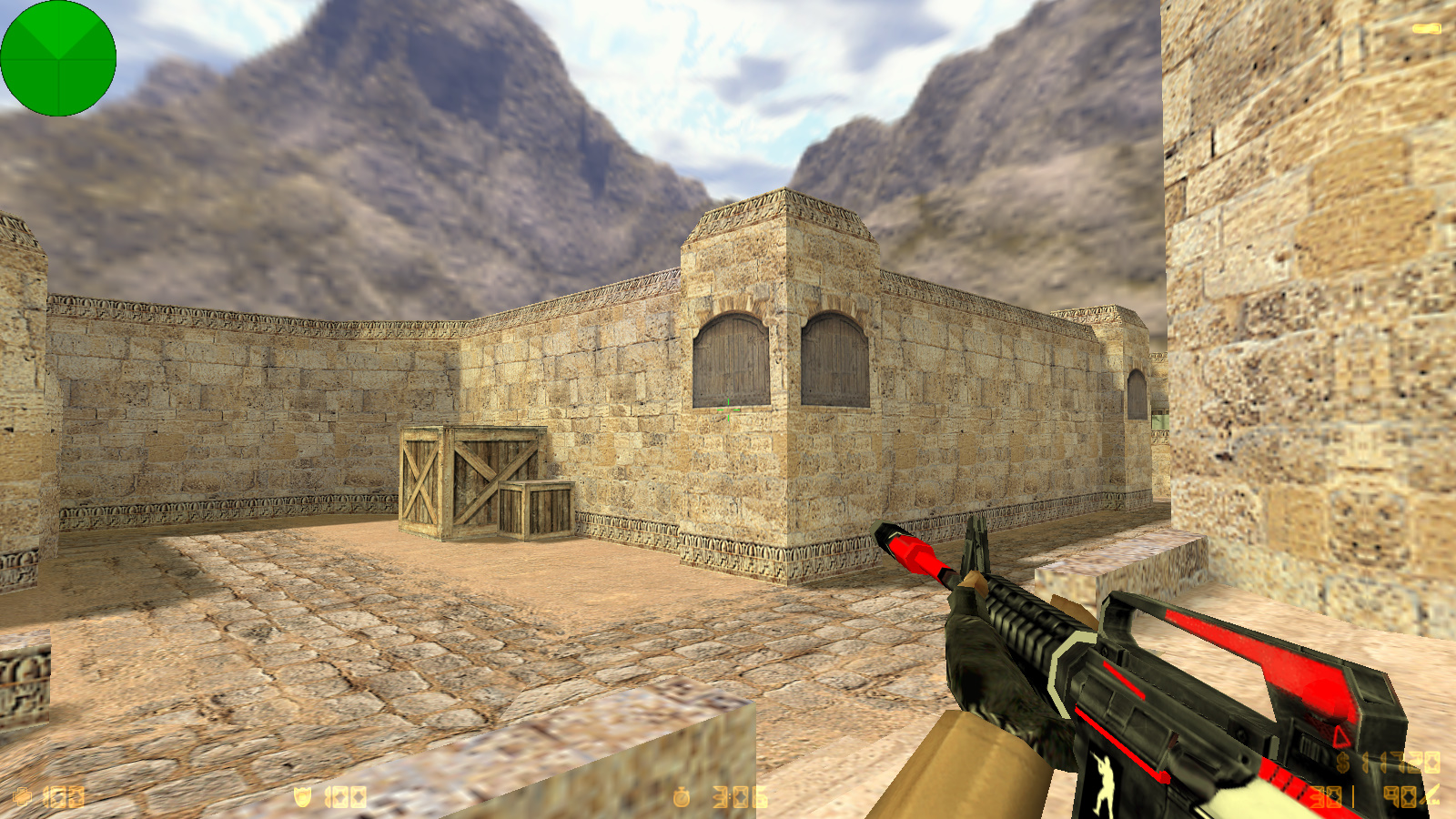Click the flashlight icon in the corner
The width and height of the screenshot is (1456, 819).
coord(1426,29)
